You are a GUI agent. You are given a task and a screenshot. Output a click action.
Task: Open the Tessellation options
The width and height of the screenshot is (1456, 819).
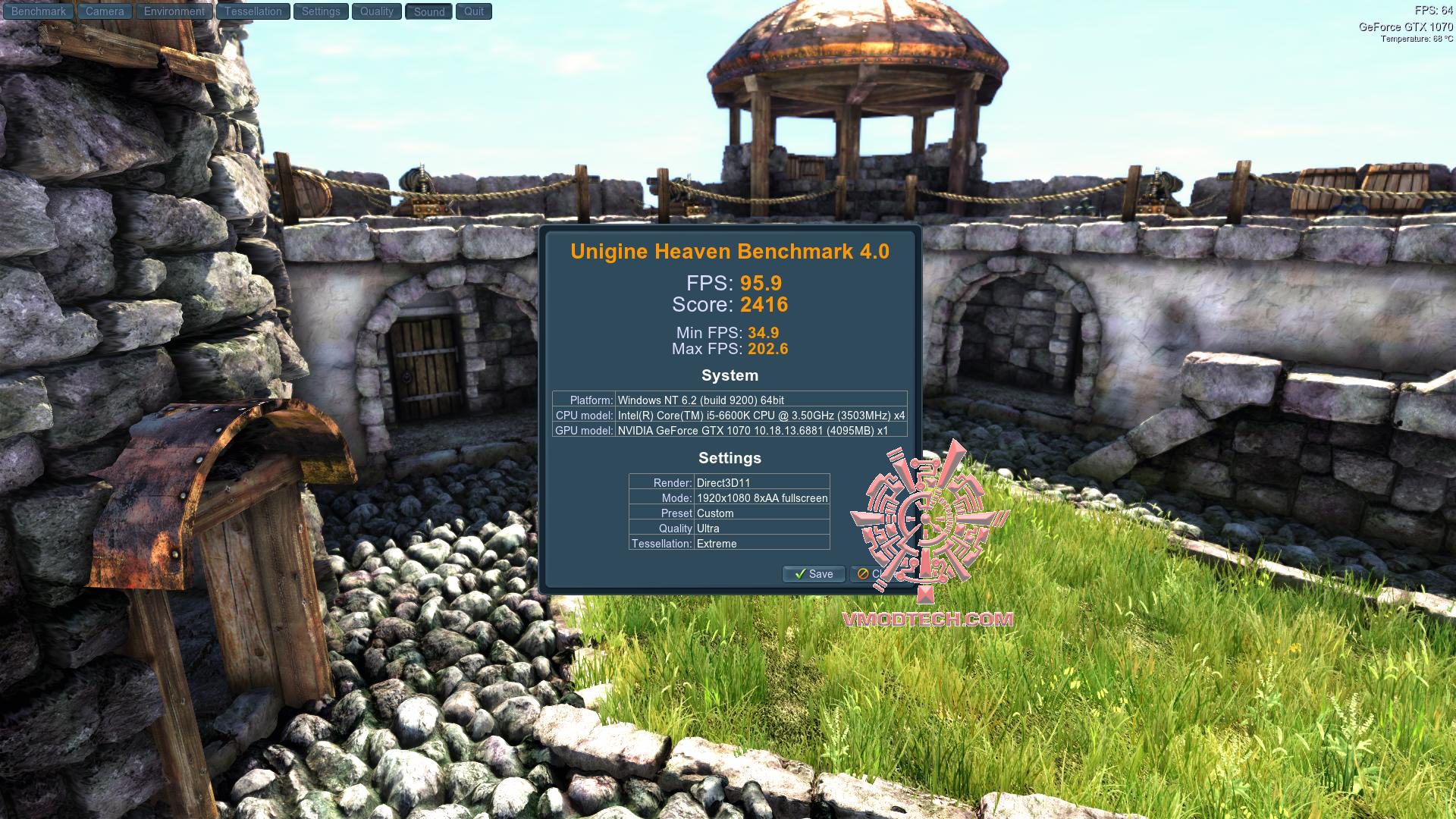coord(253,11)
